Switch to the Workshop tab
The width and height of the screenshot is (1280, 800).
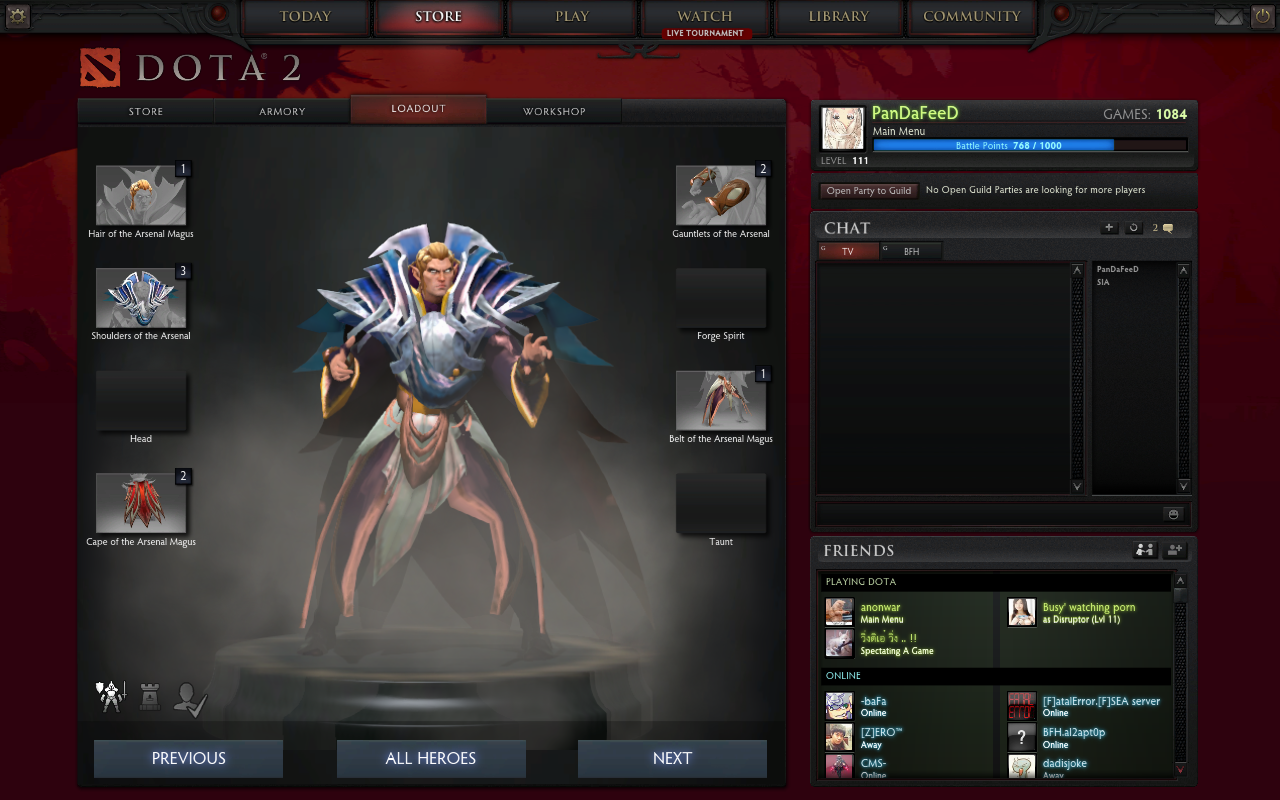554,111
